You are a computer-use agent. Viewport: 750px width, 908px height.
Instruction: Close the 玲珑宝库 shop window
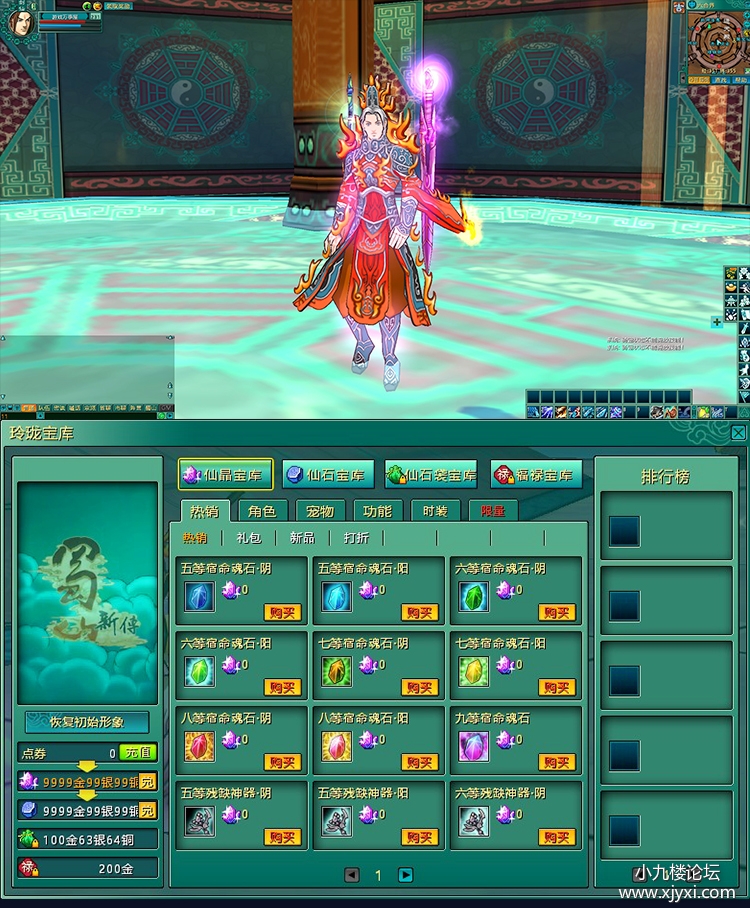point(738,433)
